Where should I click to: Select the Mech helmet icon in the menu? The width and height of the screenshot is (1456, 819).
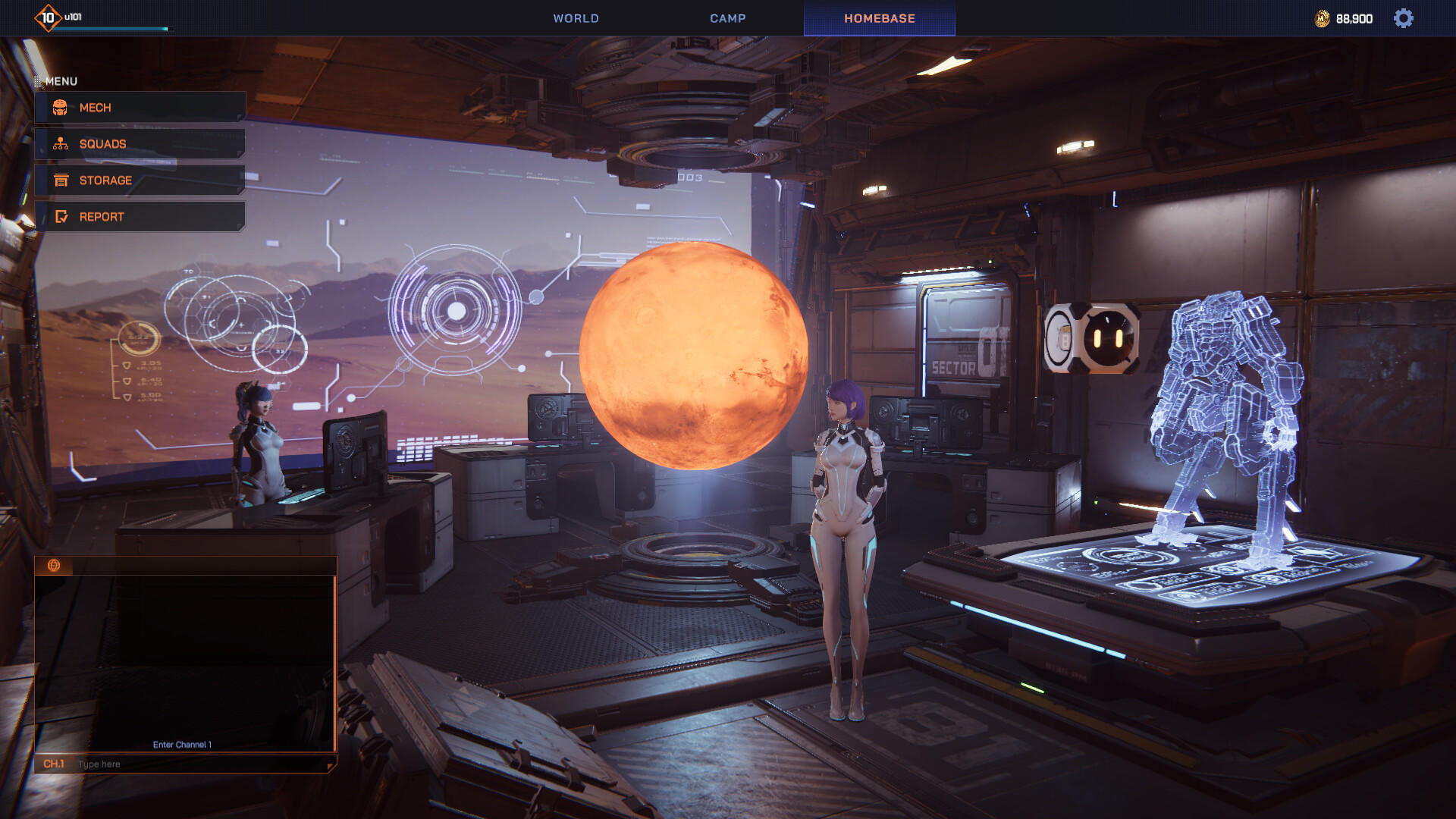pyautogui.click(x=61, y=108)
